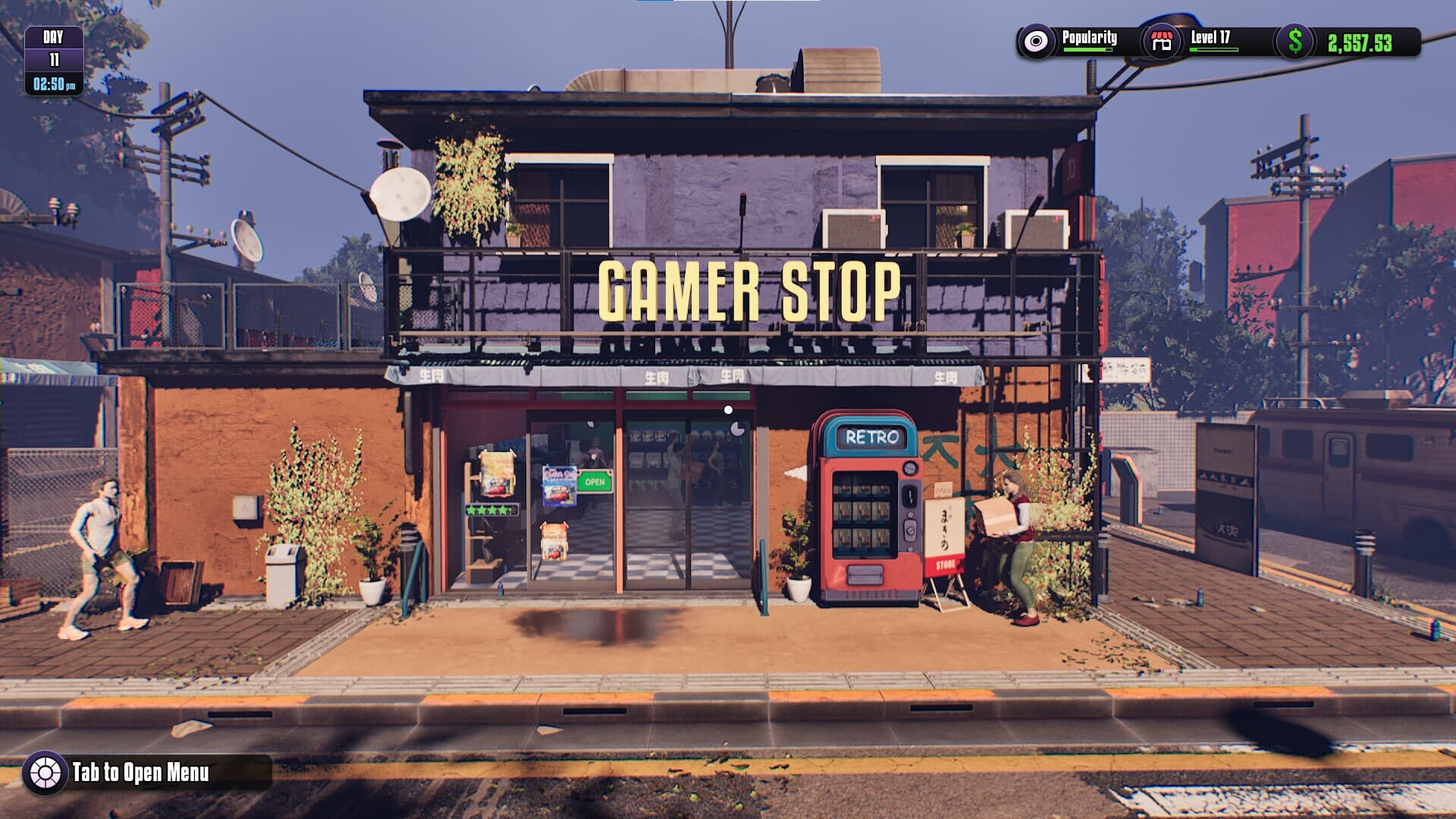The width and height of the screenshot is (1456, 819).
Task: Open the vending machine item selection panel
Action: pos(861,513)
